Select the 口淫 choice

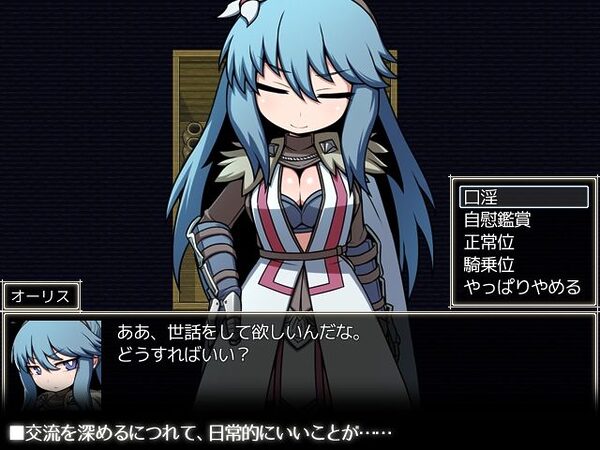pyautogui.click(x=522, y=197)
